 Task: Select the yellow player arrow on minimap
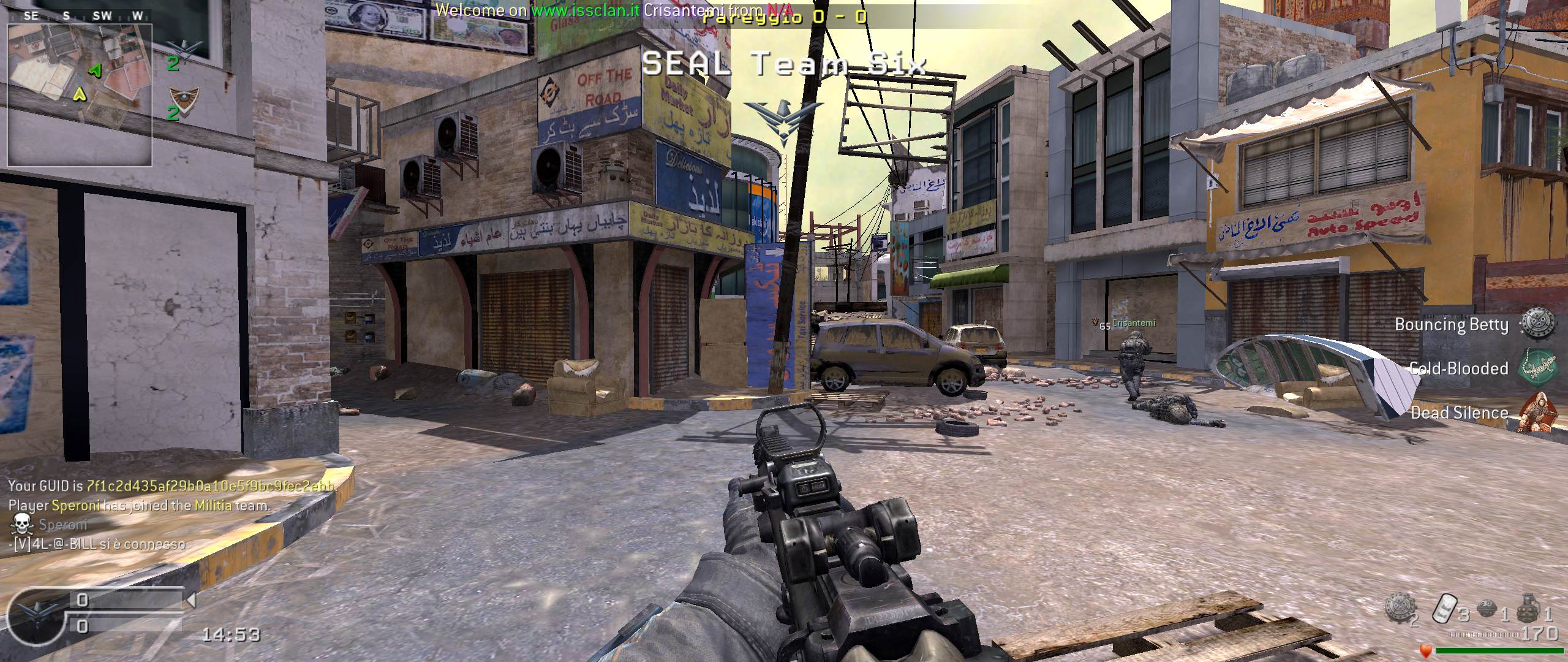coord(80,94)
